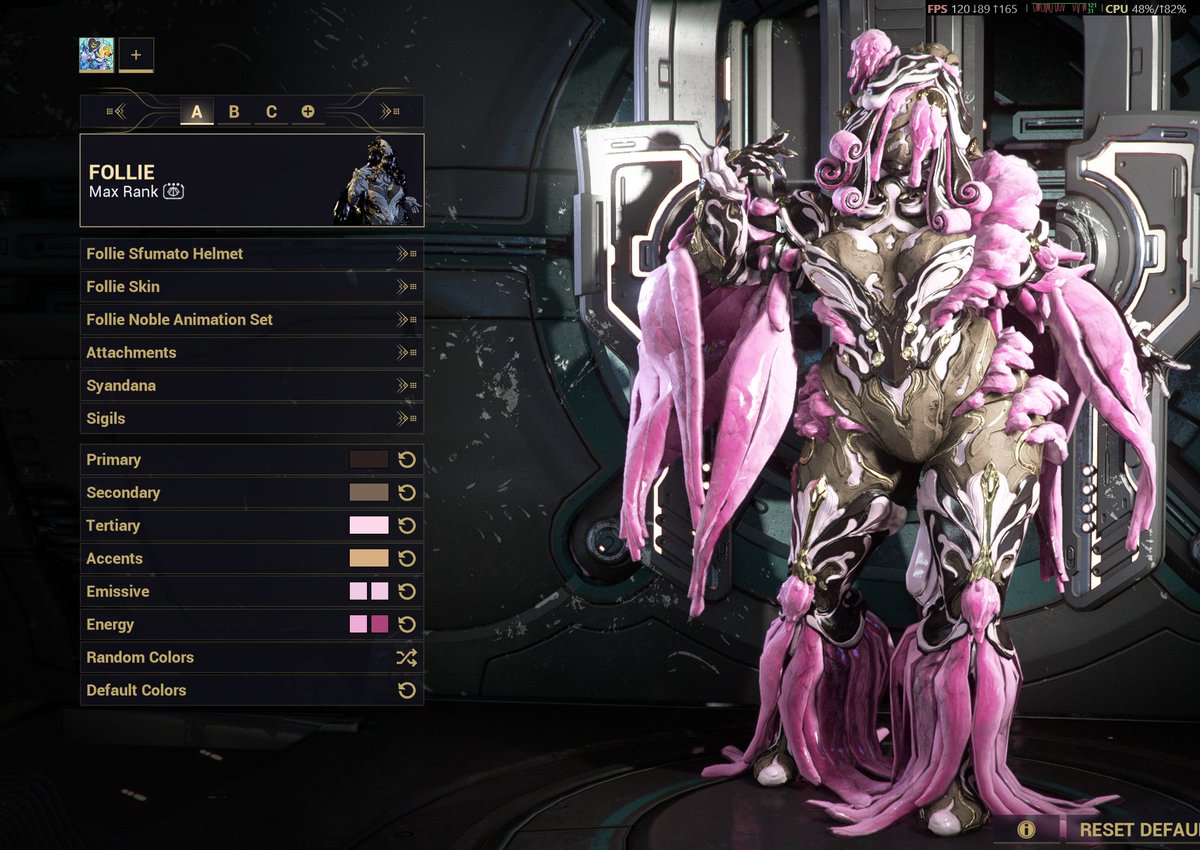Add a new appearance config slot
1200x850 pixels.
pyautogui.click(x=308, y=111)
